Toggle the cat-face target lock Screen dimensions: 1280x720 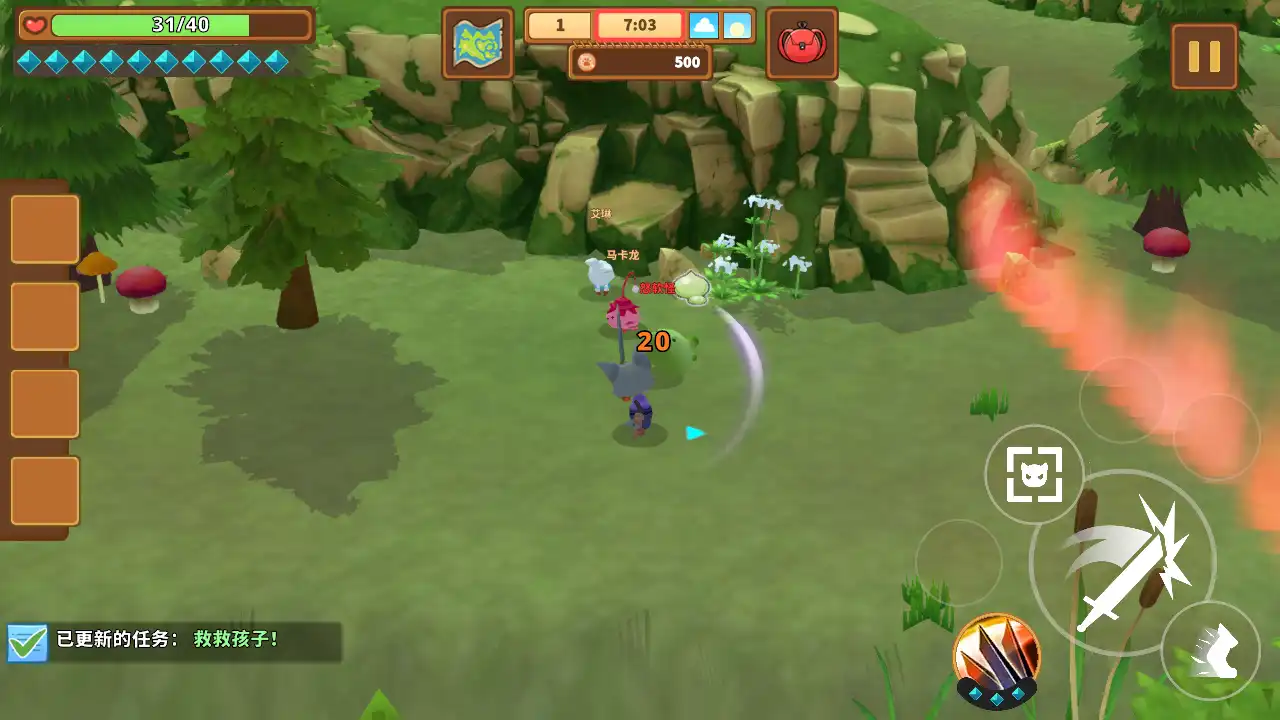tap(1033, 475)
